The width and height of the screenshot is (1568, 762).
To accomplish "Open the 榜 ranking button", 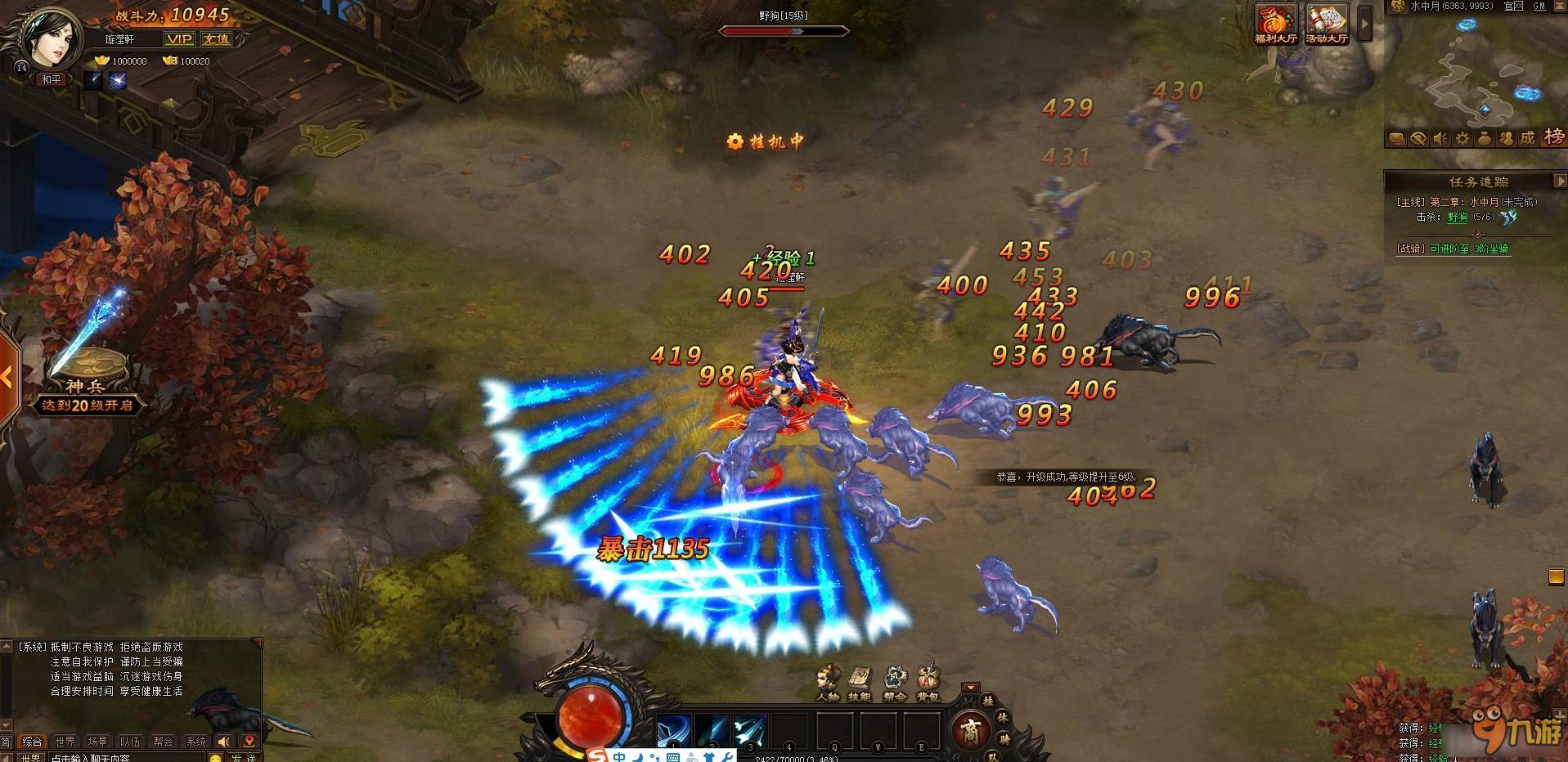I will [1553, 137].
